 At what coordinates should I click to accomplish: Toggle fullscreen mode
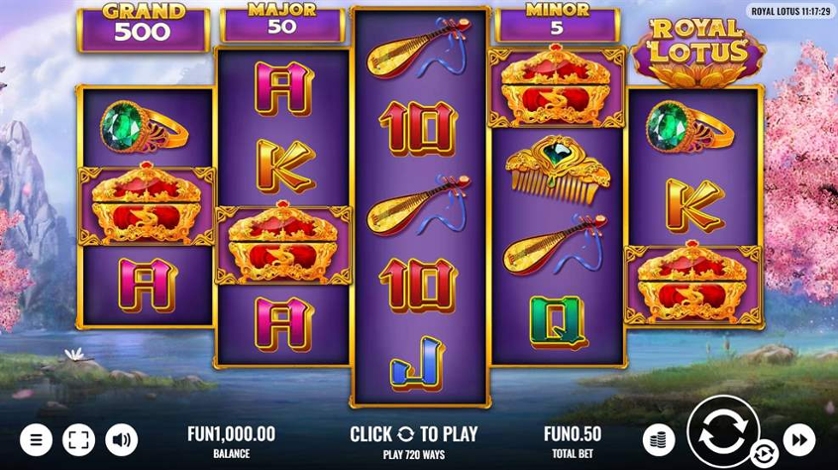click(79, 439)
